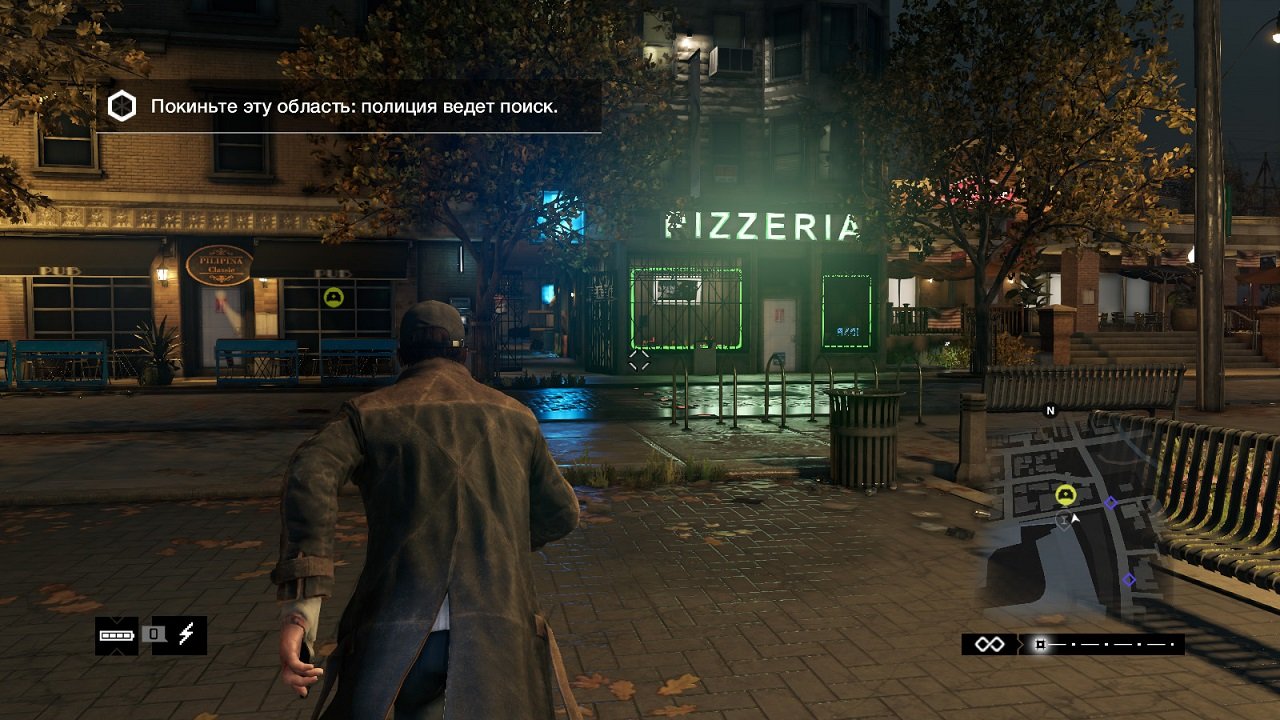Click the compass N marker above the minimap
The image size is (1280, 720).
(1050, 411)
